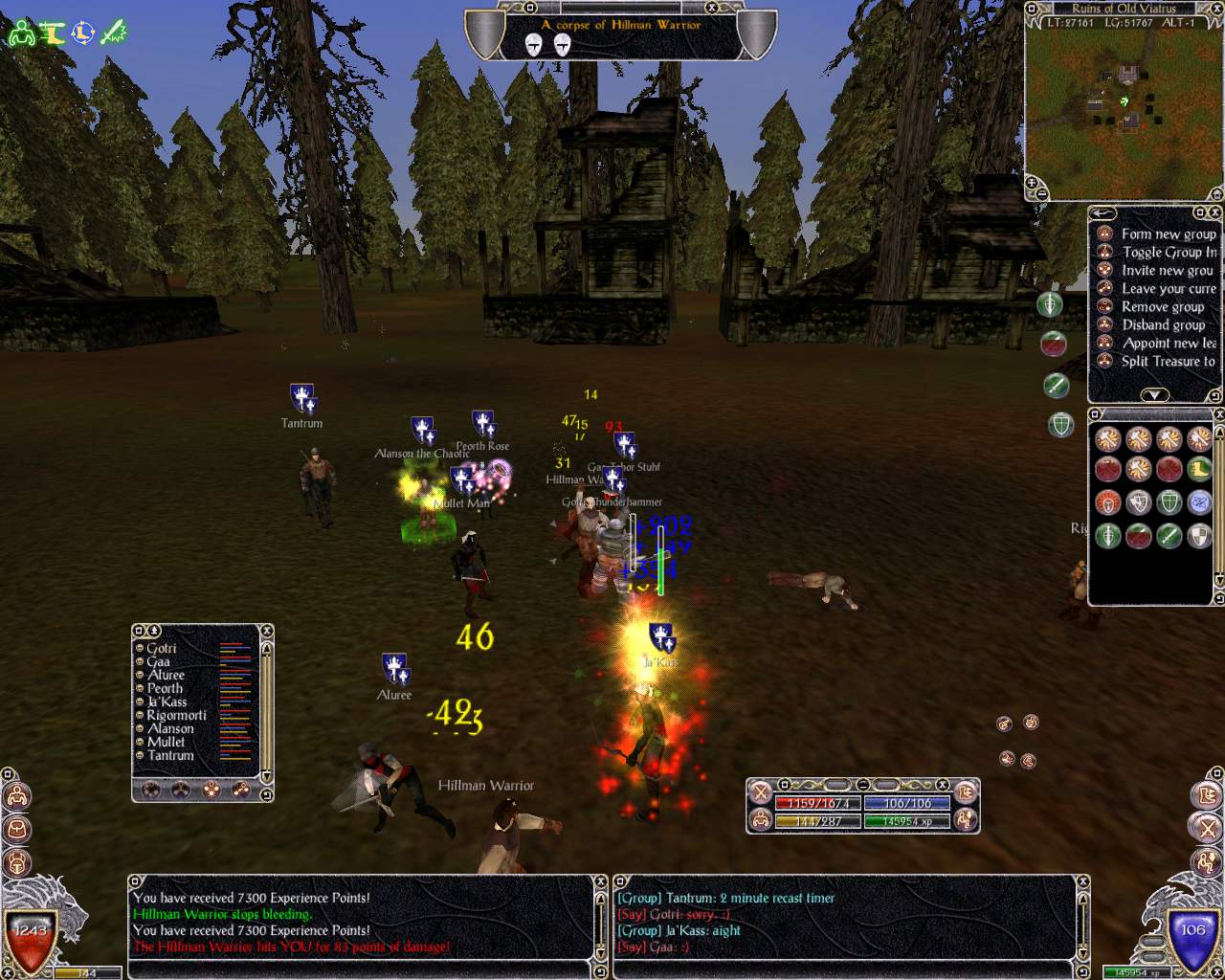Close the group member list window
Viewport: 1225px width, 980px height.
tap(267, 631)
